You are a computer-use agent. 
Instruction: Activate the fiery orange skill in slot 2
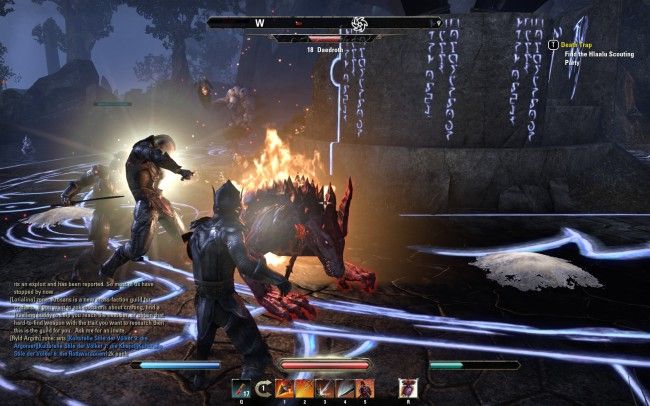coord(304,388)
